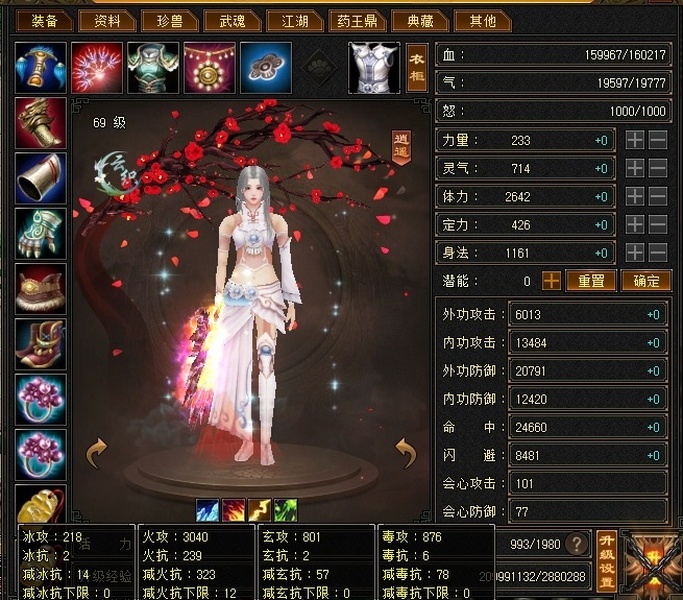Select the red boots equipment slot
This screenshot has height=600, width=683.
tap(41, 345)
